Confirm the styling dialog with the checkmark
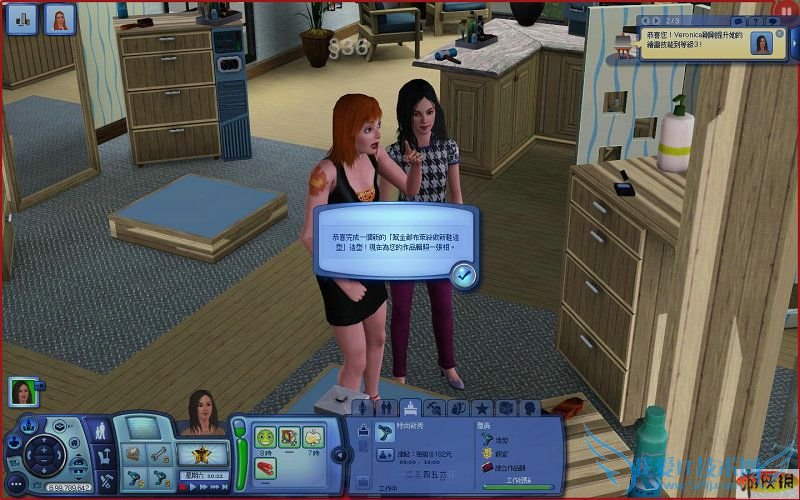Screen dimensions: 800x500 [462, 275]
